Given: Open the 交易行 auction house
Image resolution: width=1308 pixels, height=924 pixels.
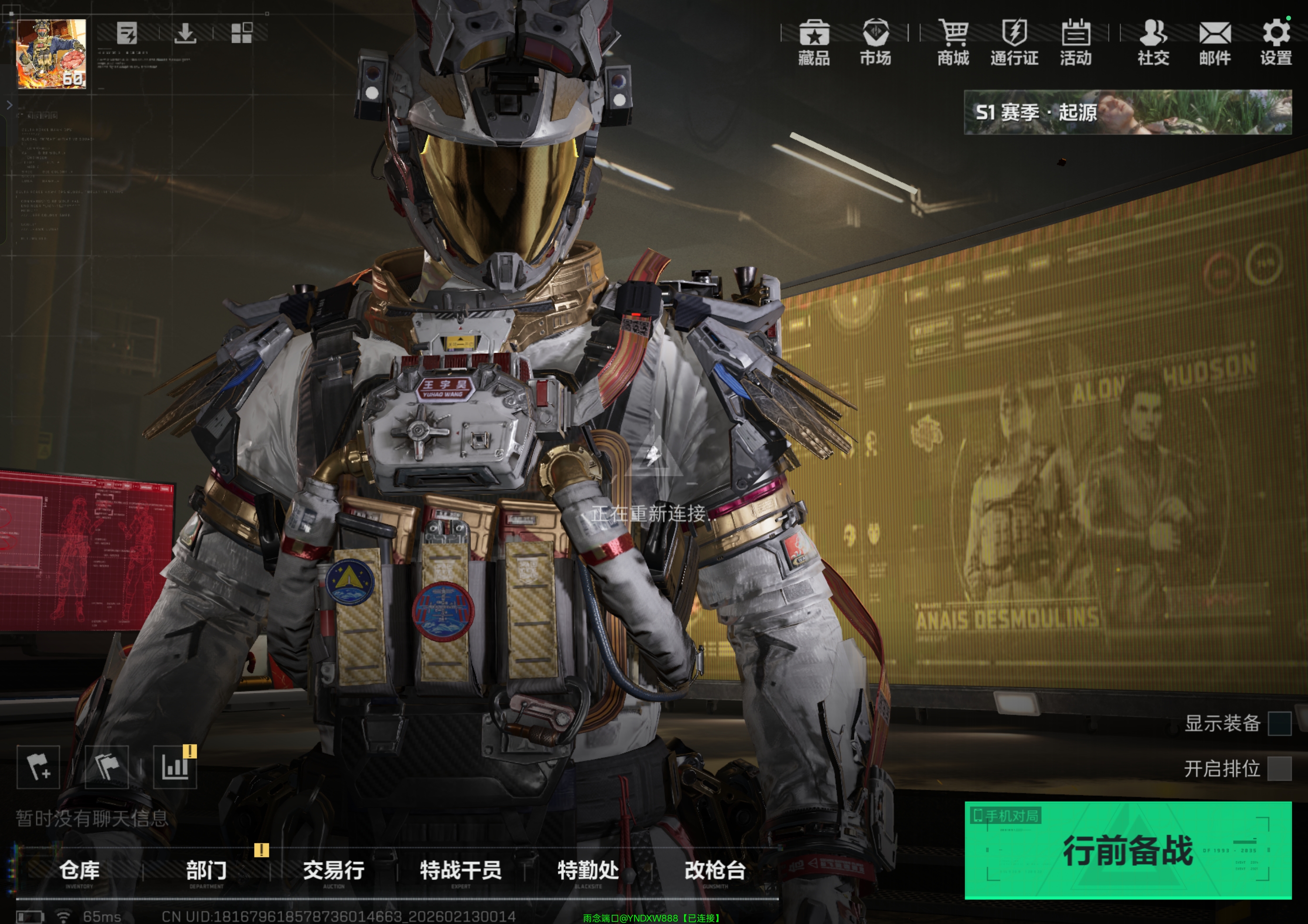Looking at the screenshot, I should [x=333, y=871].
